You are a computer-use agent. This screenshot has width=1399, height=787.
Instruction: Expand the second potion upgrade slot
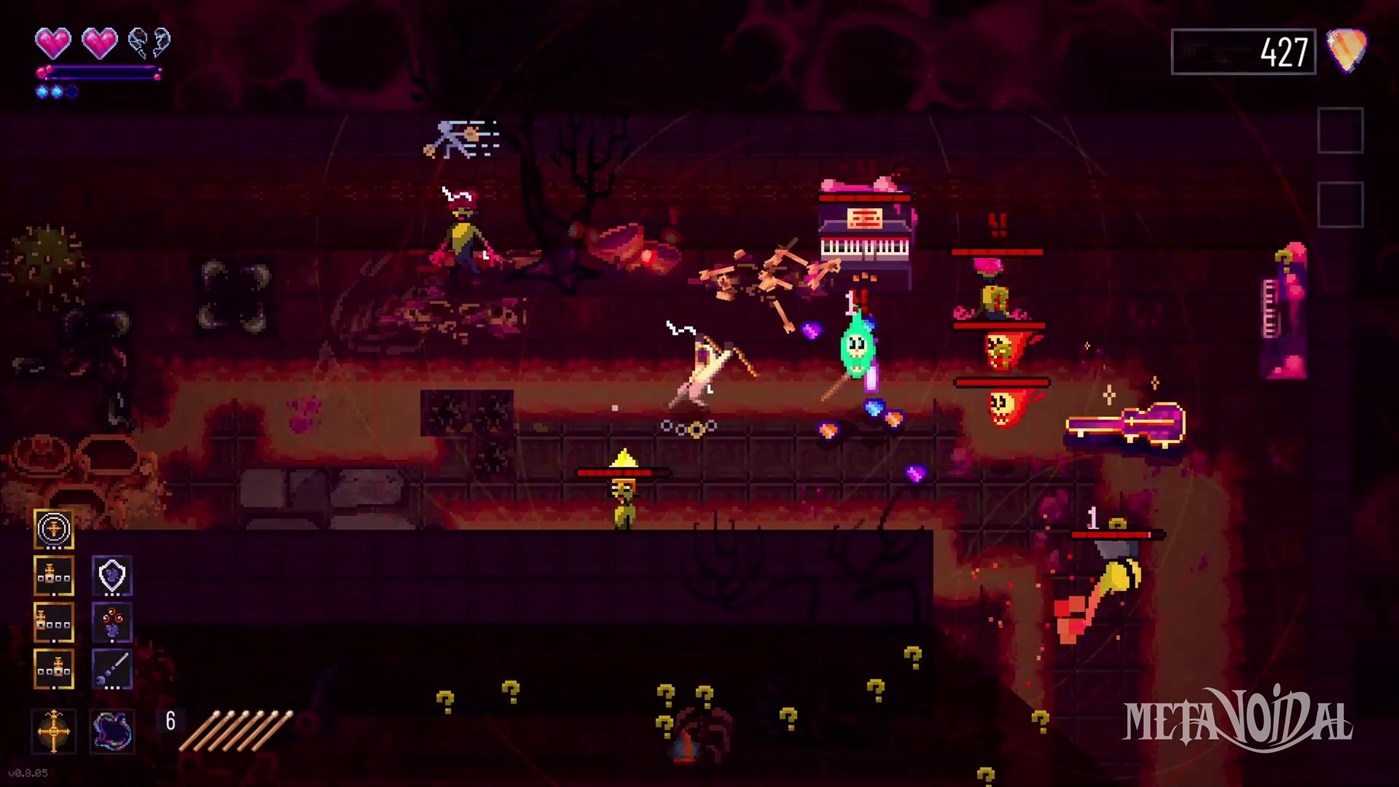point(53,622)
